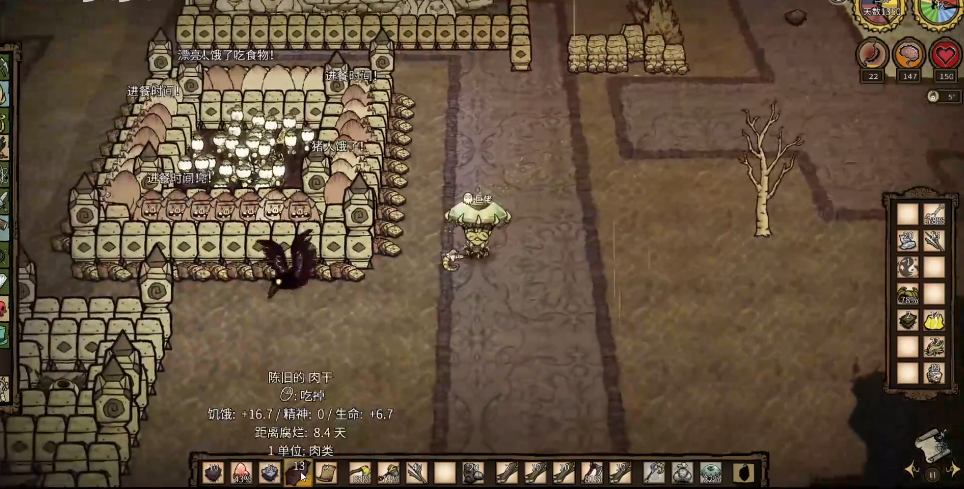Select the beige papyrus sheet slot
Viewport: 964px width, 489px height.
tap(327, 472)
